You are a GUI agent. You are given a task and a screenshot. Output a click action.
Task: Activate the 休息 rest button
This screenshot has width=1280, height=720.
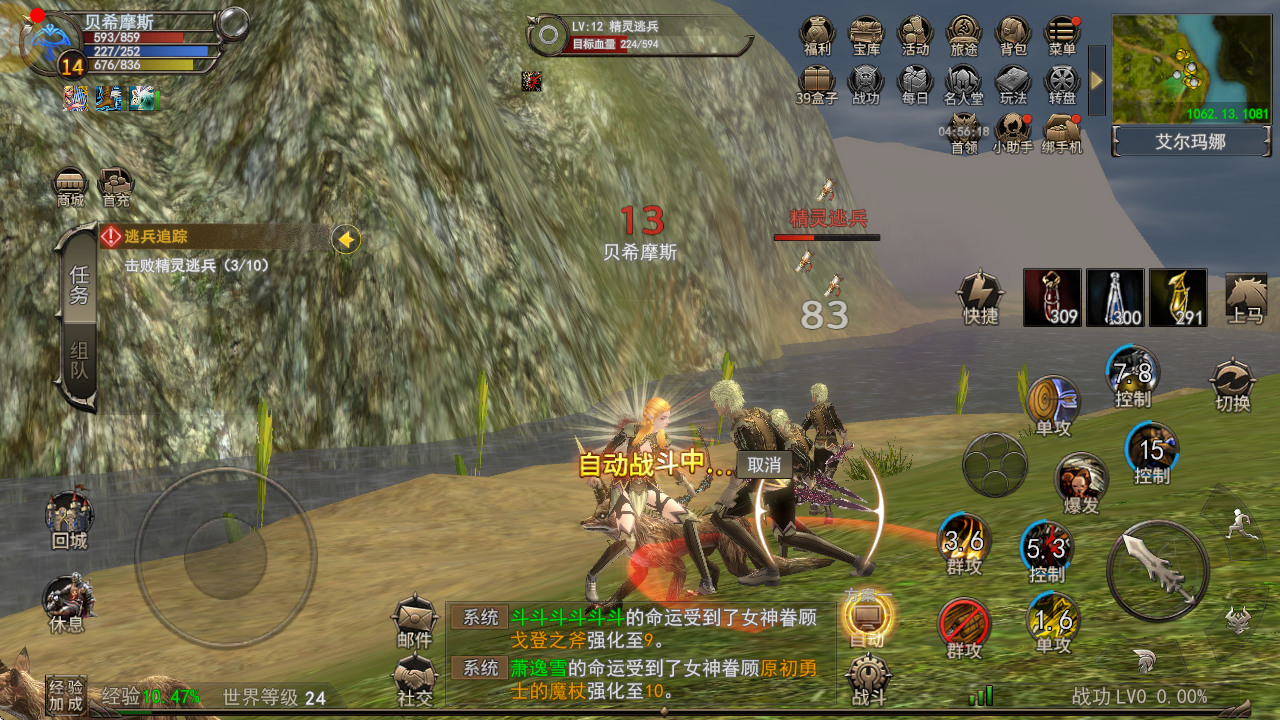point(67,603)
